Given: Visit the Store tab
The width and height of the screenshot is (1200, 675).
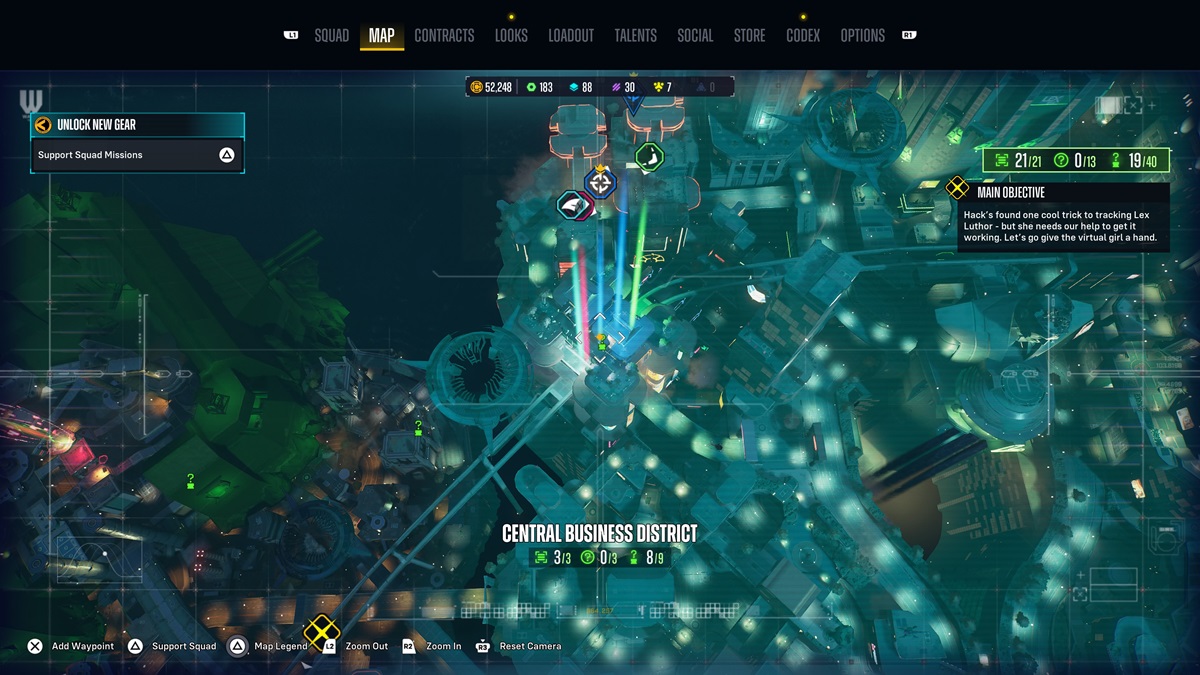Looking at the screenshot, I should coord(749,36).
